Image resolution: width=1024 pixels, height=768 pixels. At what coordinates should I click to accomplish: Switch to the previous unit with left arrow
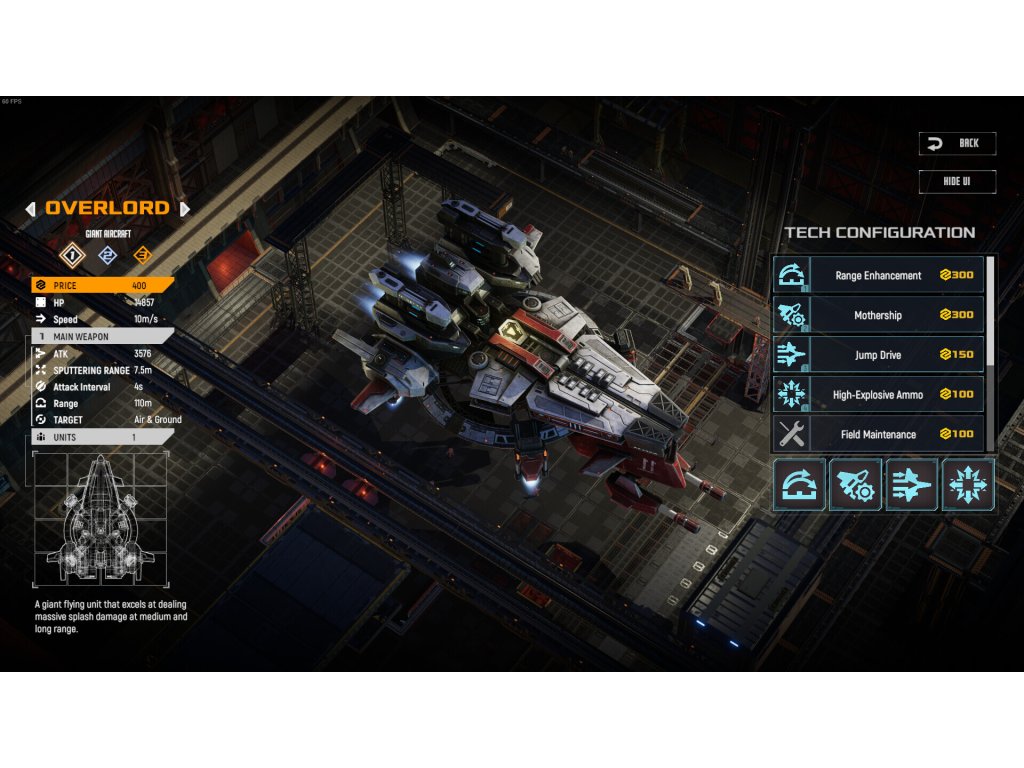[30, 209]
